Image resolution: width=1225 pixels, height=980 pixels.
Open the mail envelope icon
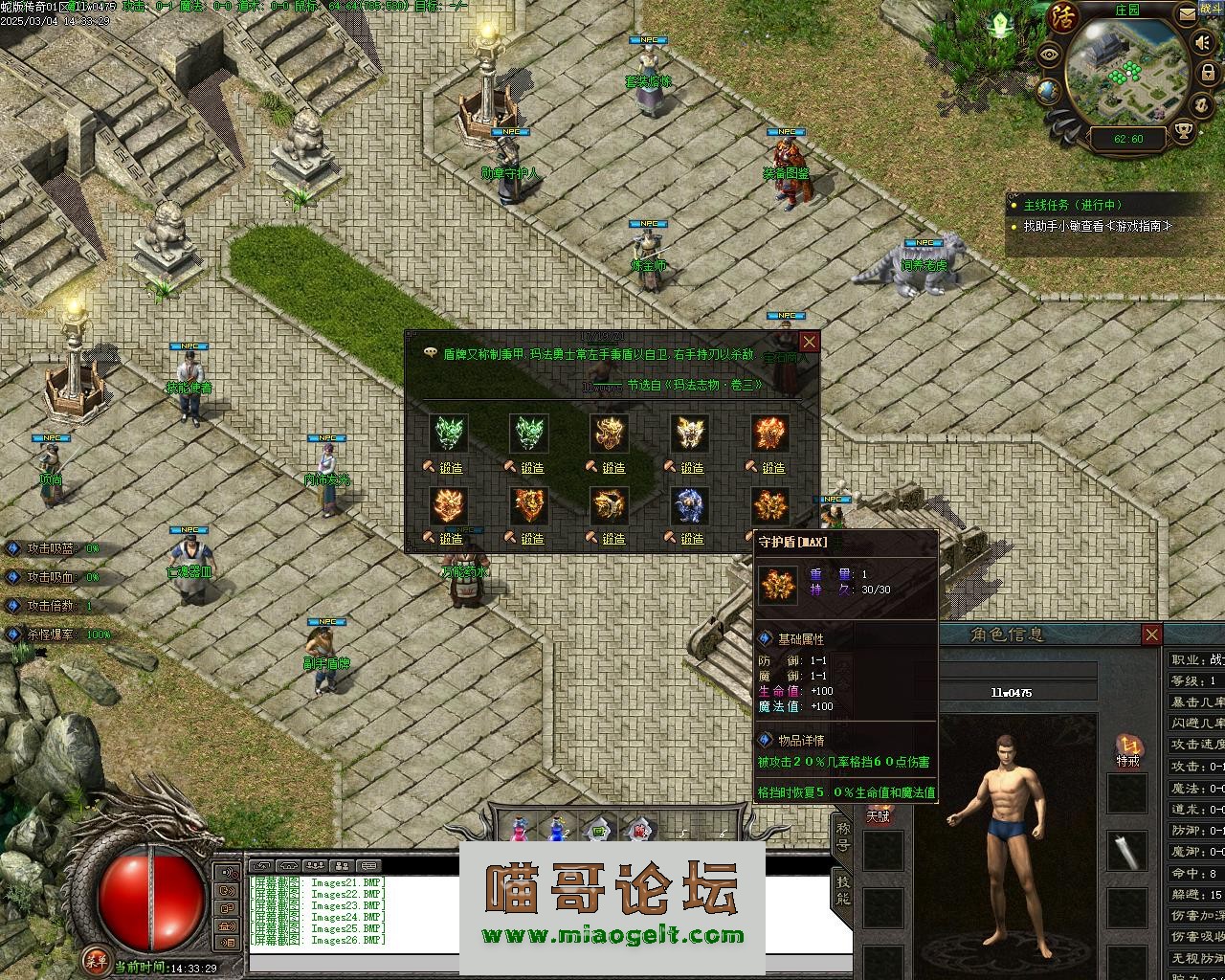click(x=1187, y=13)
